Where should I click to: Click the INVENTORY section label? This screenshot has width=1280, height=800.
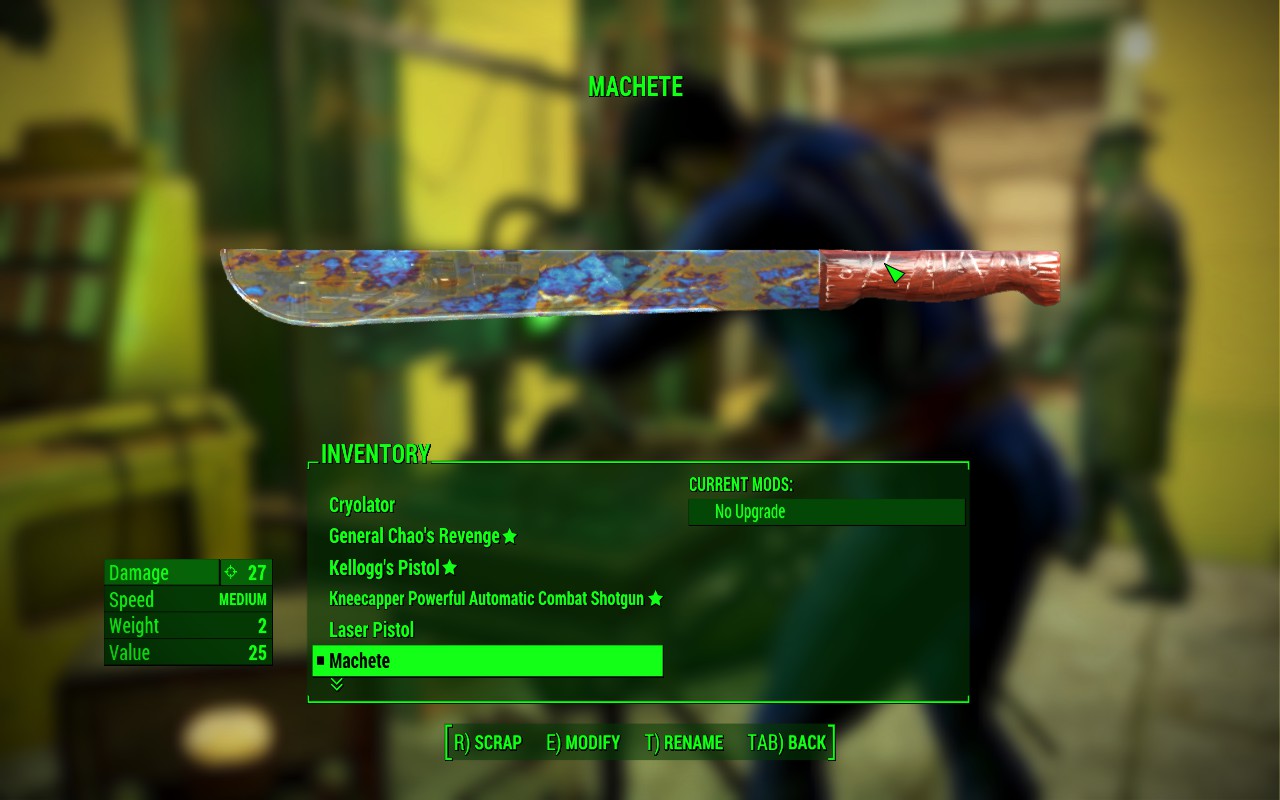374,453
